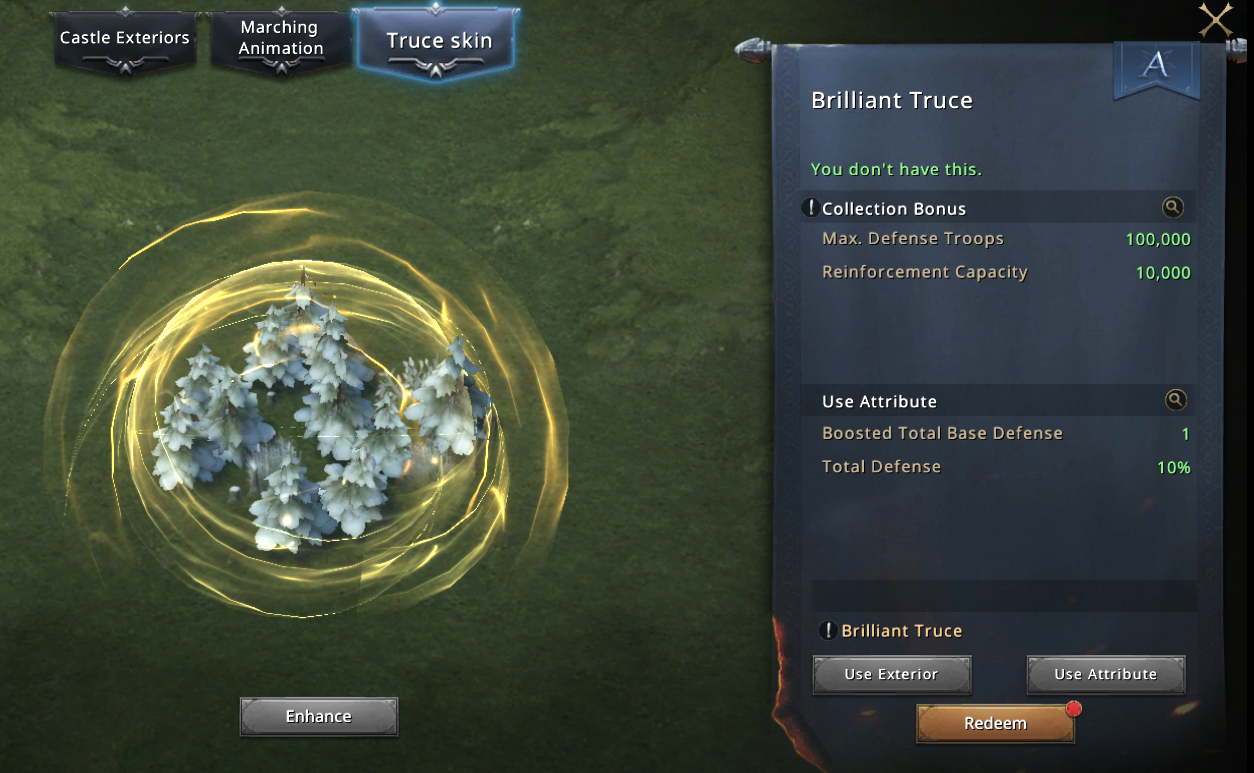Switch to the Castle Exteriors tab
This screenshot has height=773, width=1254.
pyautogui.click(x=125, y=39)
